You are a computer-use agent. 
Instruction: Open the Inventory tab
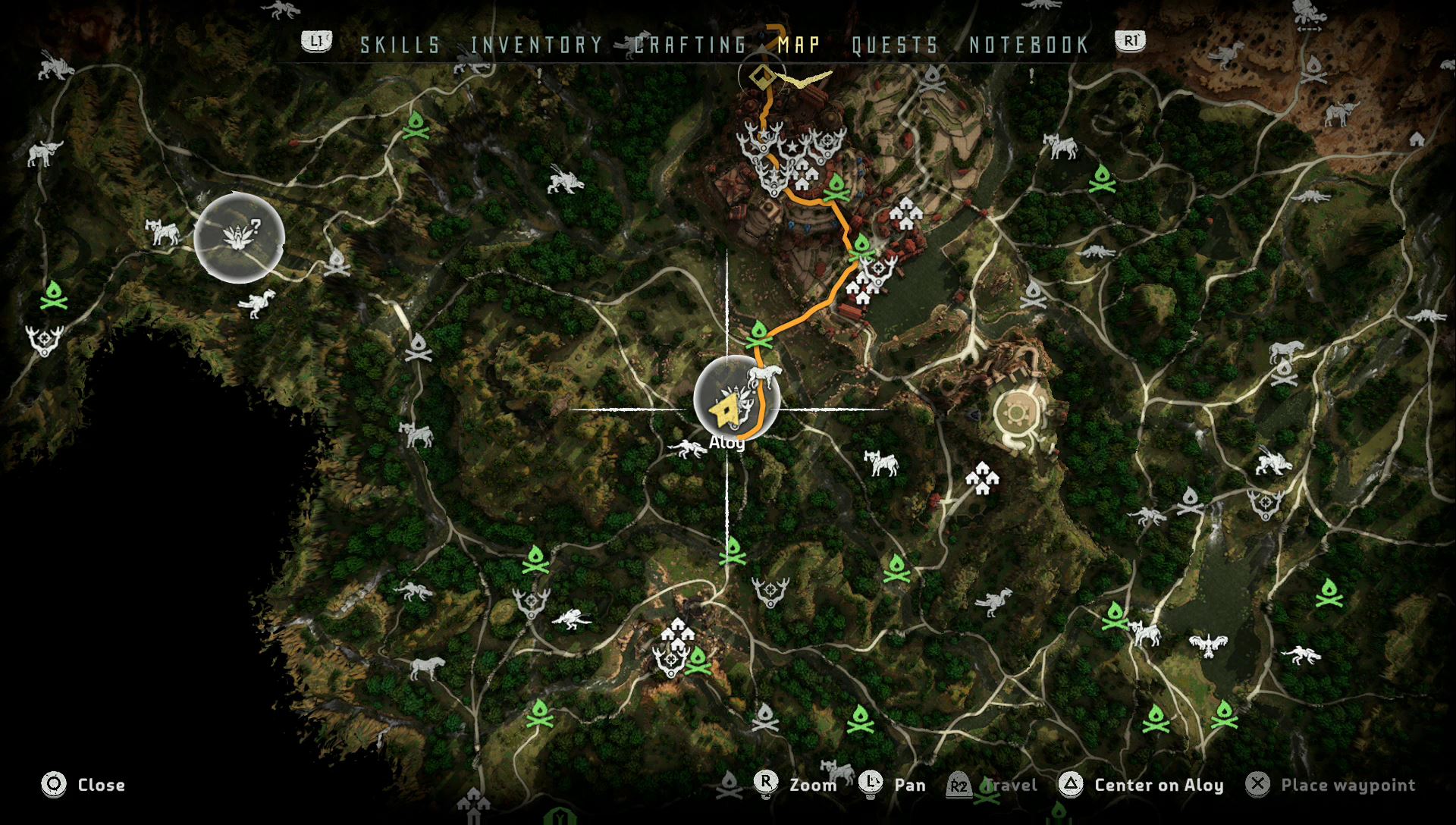pyautogui.click(x=536, y=45)
